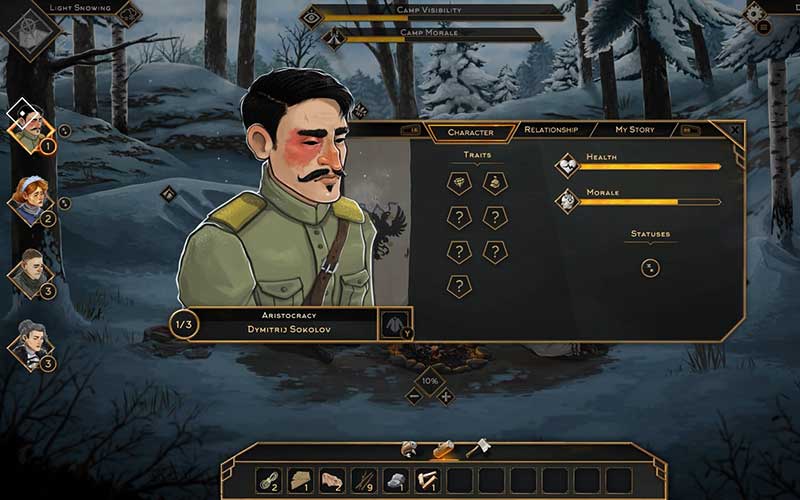Select the sticks slot showing nine

[x=363, y=480]
